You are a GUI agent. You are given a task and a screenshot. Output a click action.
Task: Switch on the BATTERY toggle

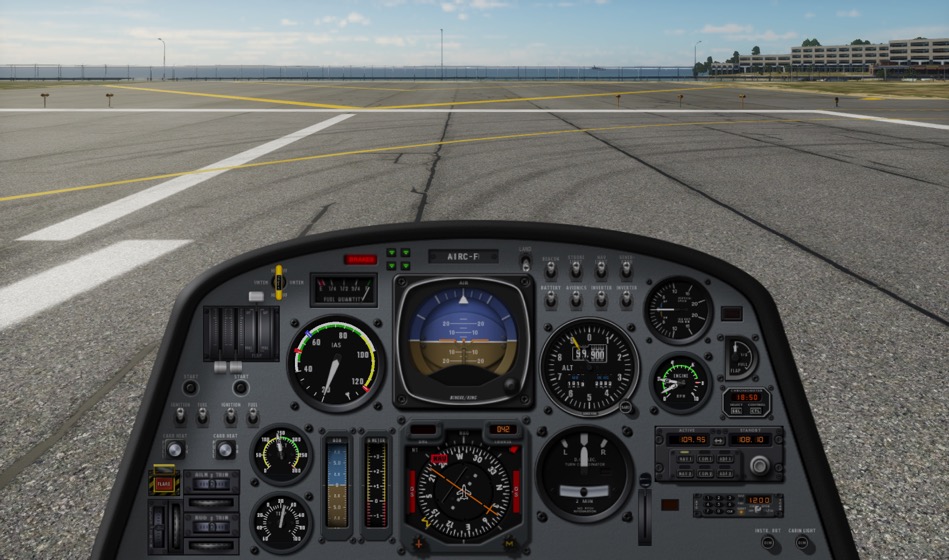pos(550,299)
